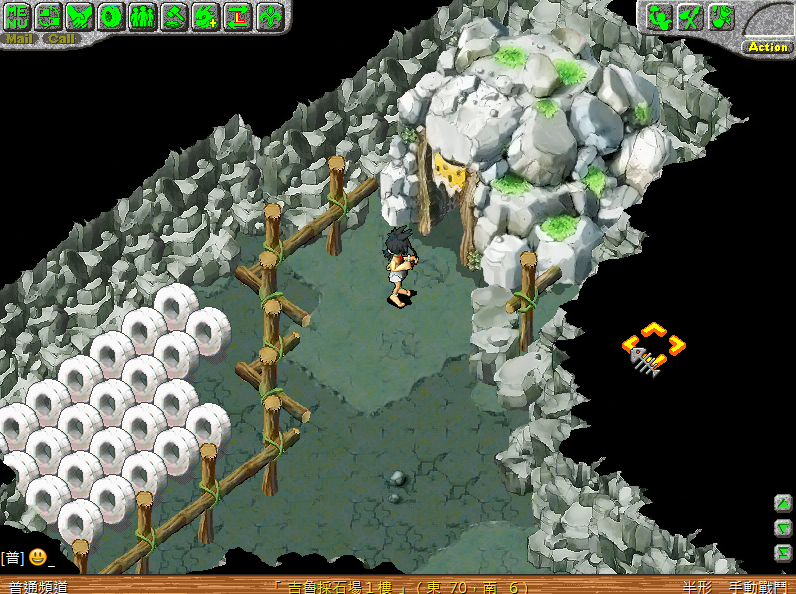Click the Call button
This screenshot has width=796, height=594.
point(61,39)
